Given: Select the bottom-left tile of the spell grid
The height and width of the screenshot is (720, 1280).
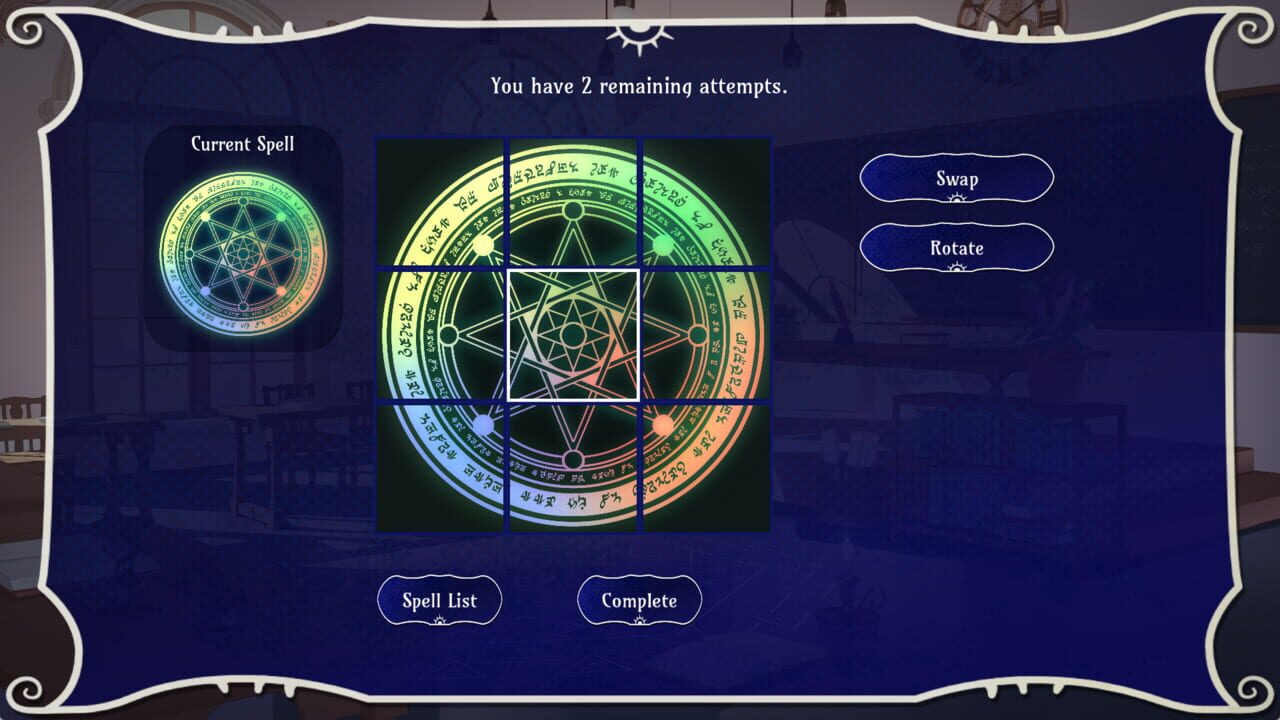Looking at the screenshot, I should [441, 467].
